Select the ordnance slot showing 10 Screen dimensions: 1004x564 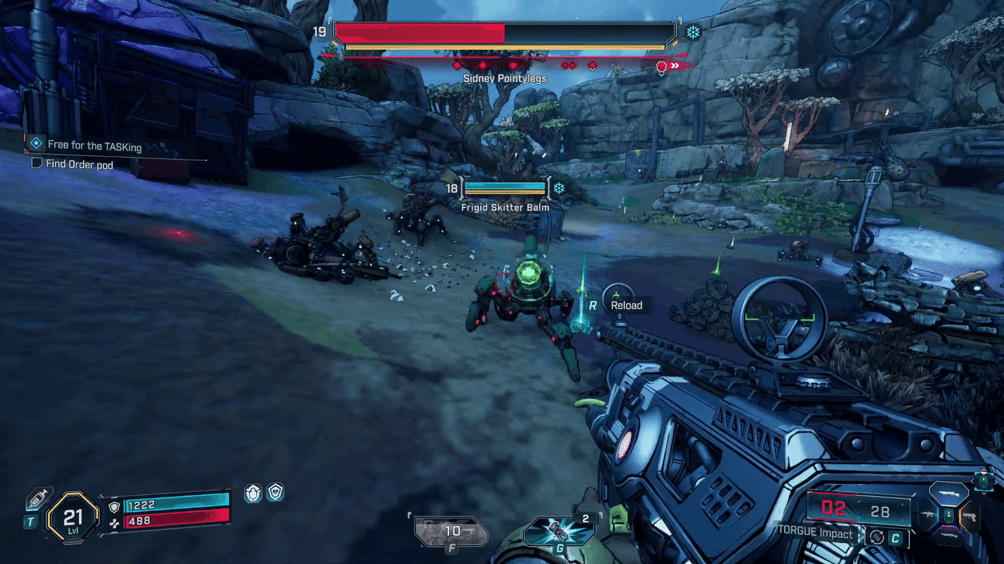coord(450,532)
